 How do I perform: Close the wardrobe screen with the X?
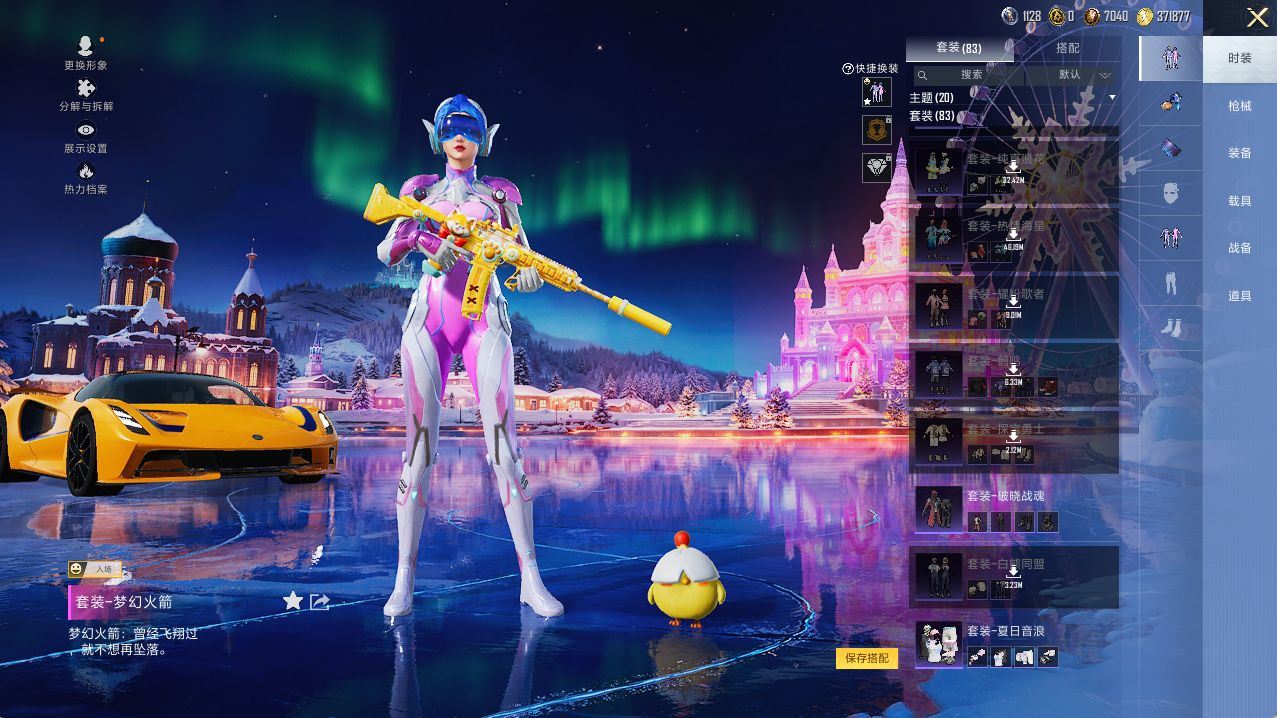pos(1256,17)
